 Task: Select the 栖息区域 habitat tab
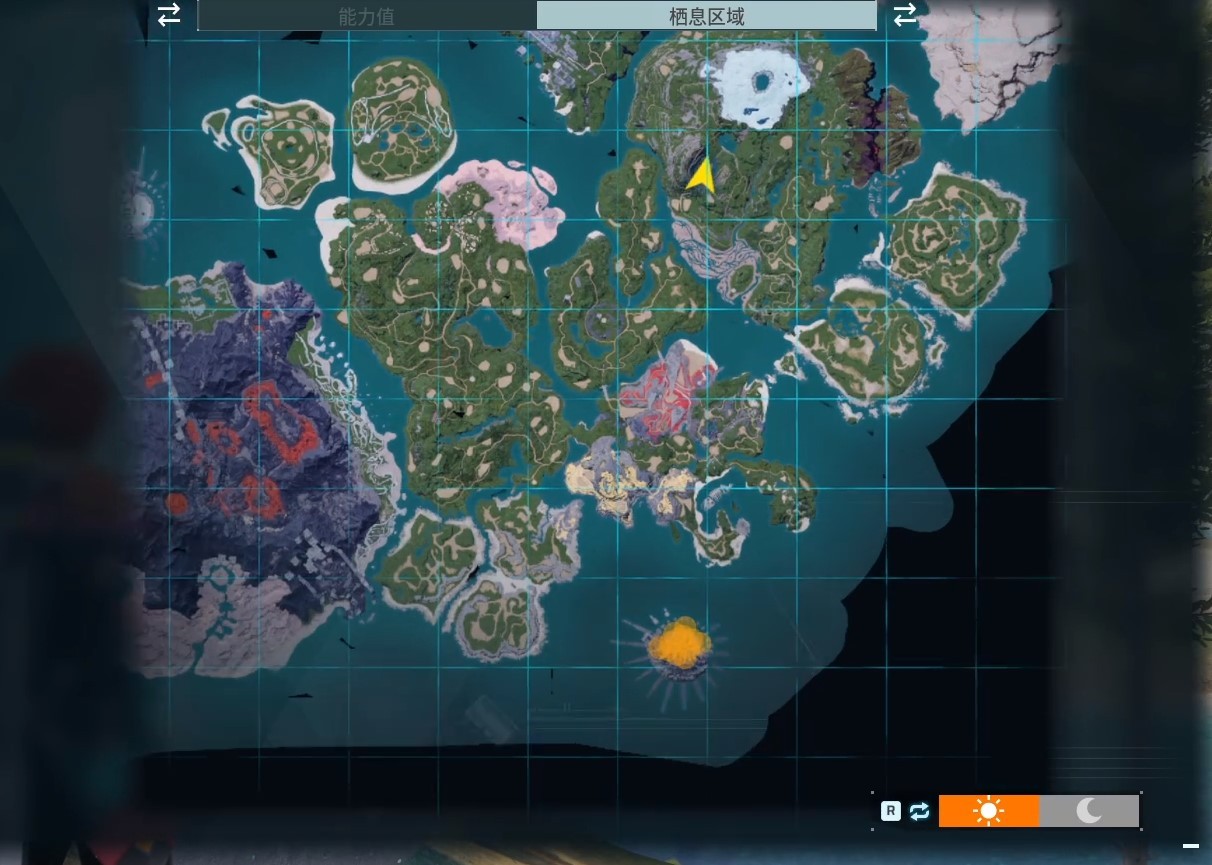coord(706,16)
